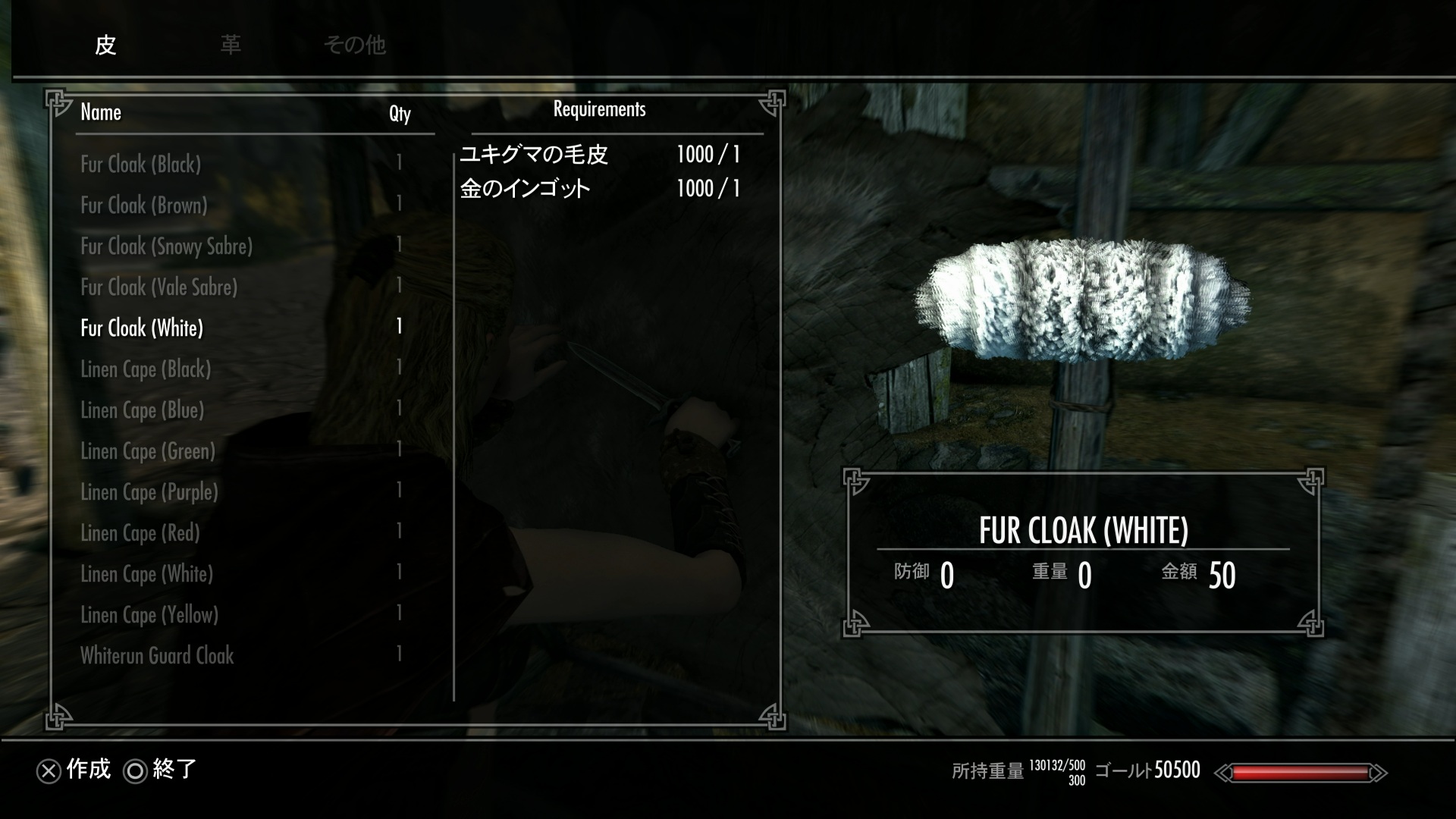The image size is (1456, 819).
Task: Choose Linen Cape (Black) recipe
Action: pyautogui.click(x=146, y=369)
